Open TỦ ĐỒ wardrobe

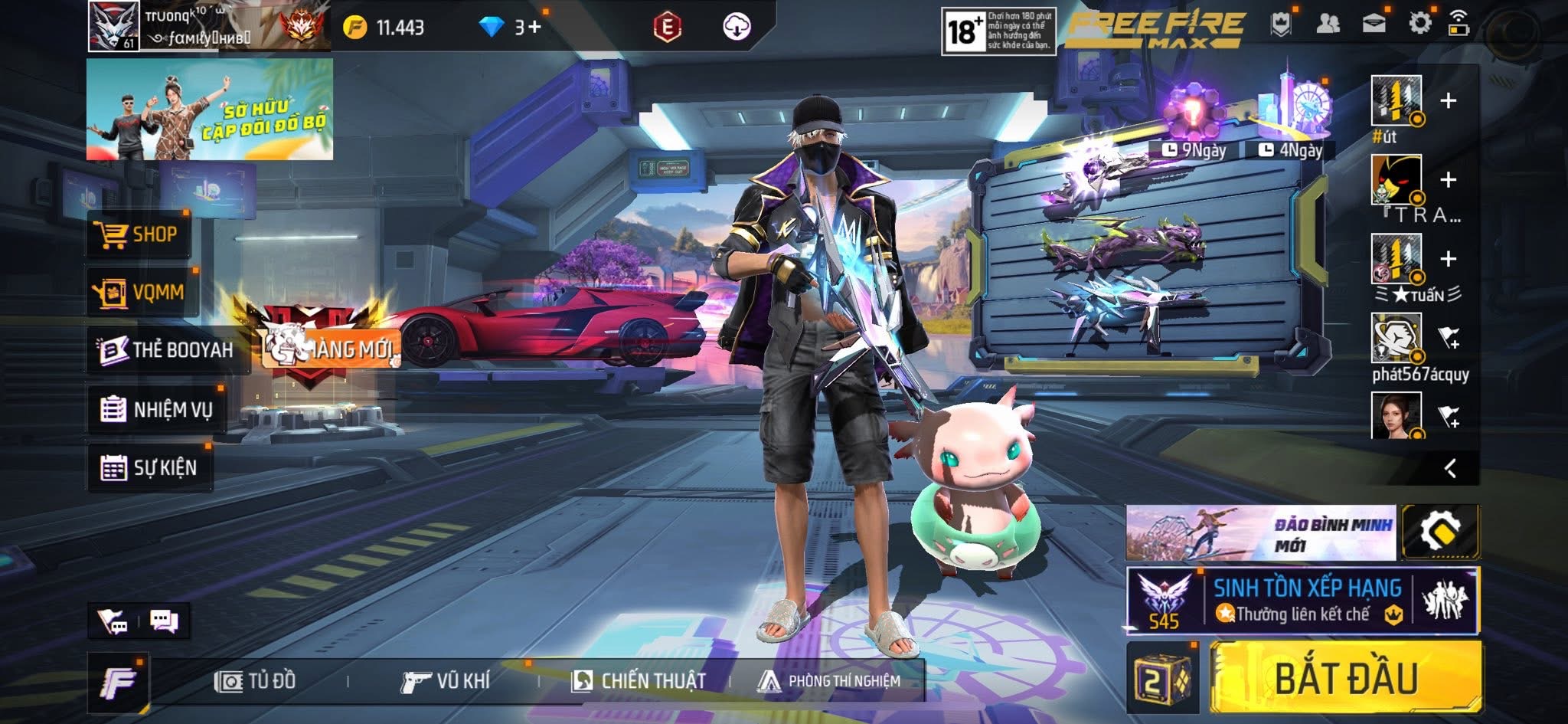[256, 681]
